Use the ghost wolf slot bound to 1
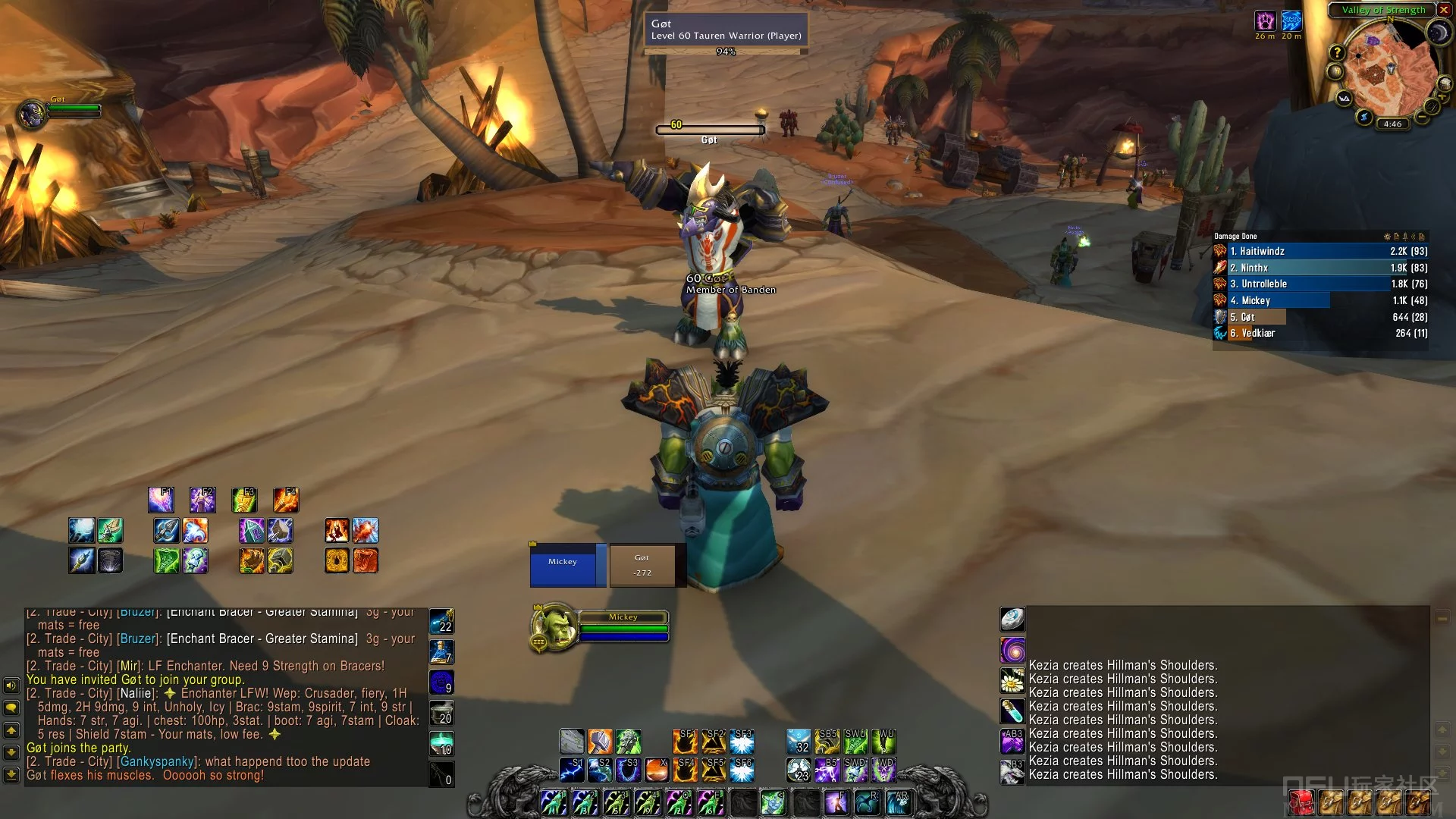 [x=553, y=802]
